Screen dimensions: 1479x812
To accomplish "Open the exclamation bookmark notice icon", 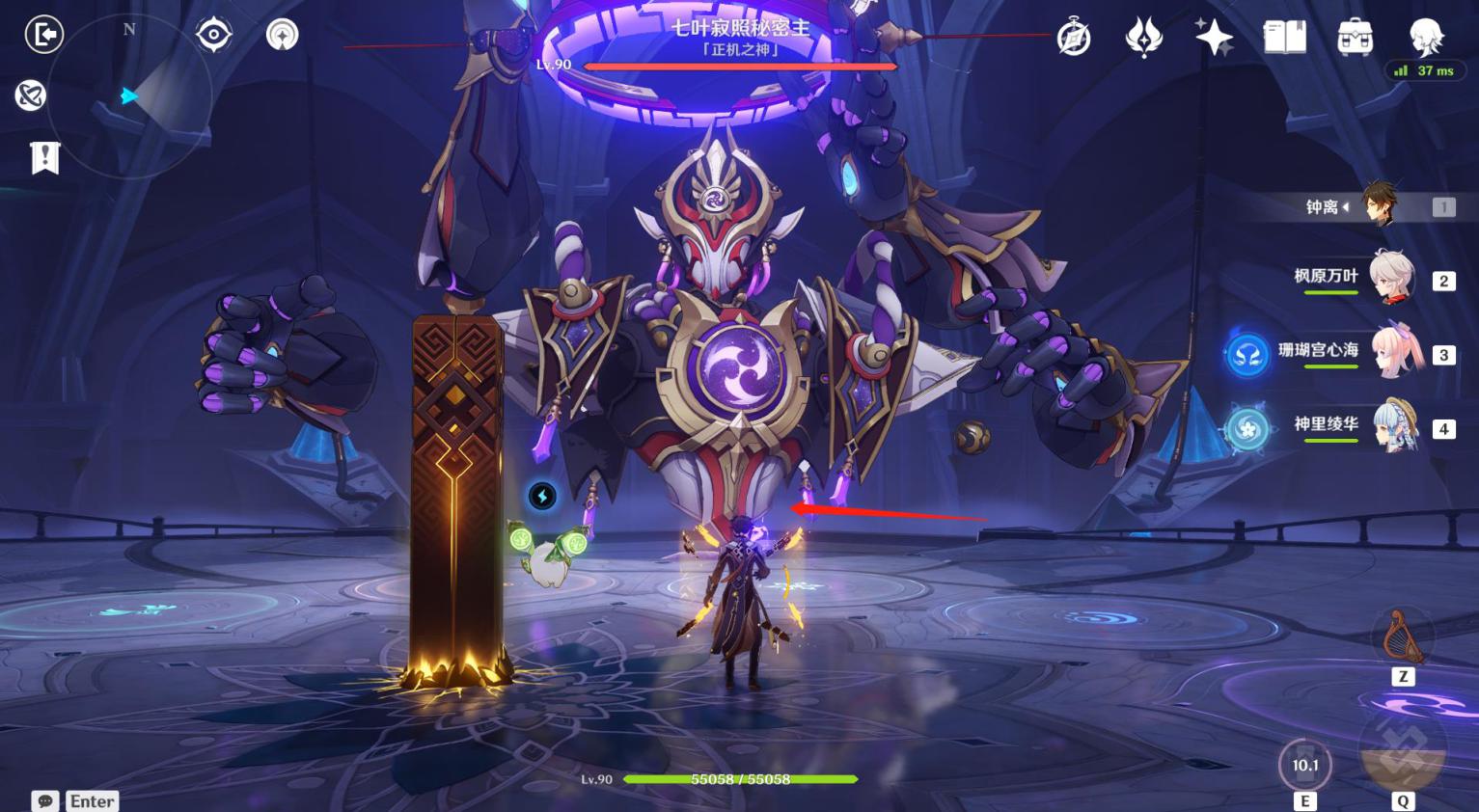I will pos(44,157).
